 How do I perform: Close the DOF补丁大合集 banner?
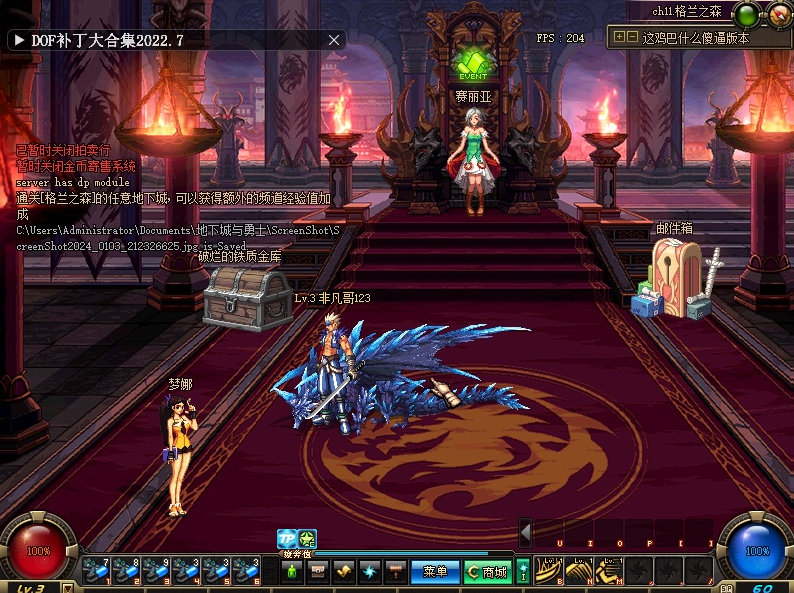[335, 40]
